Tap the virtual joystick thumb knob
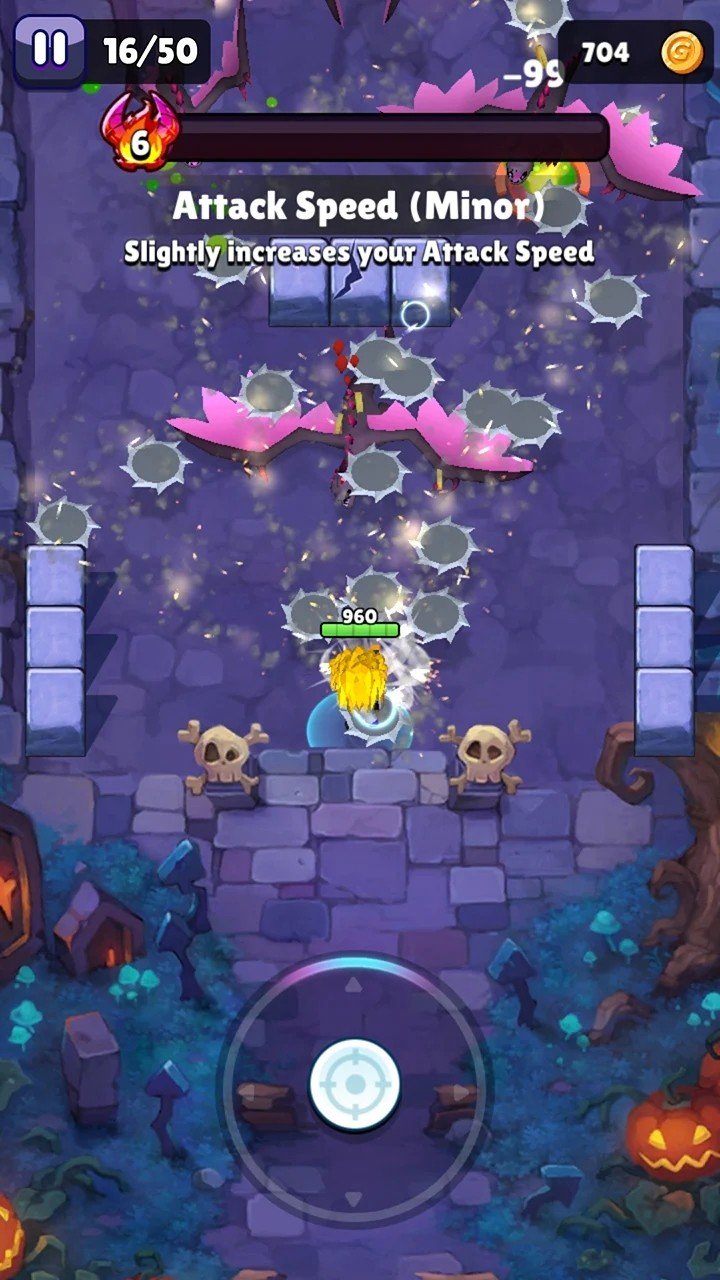The width and height of the screenshot is (720, 1280). [355, 1084]
